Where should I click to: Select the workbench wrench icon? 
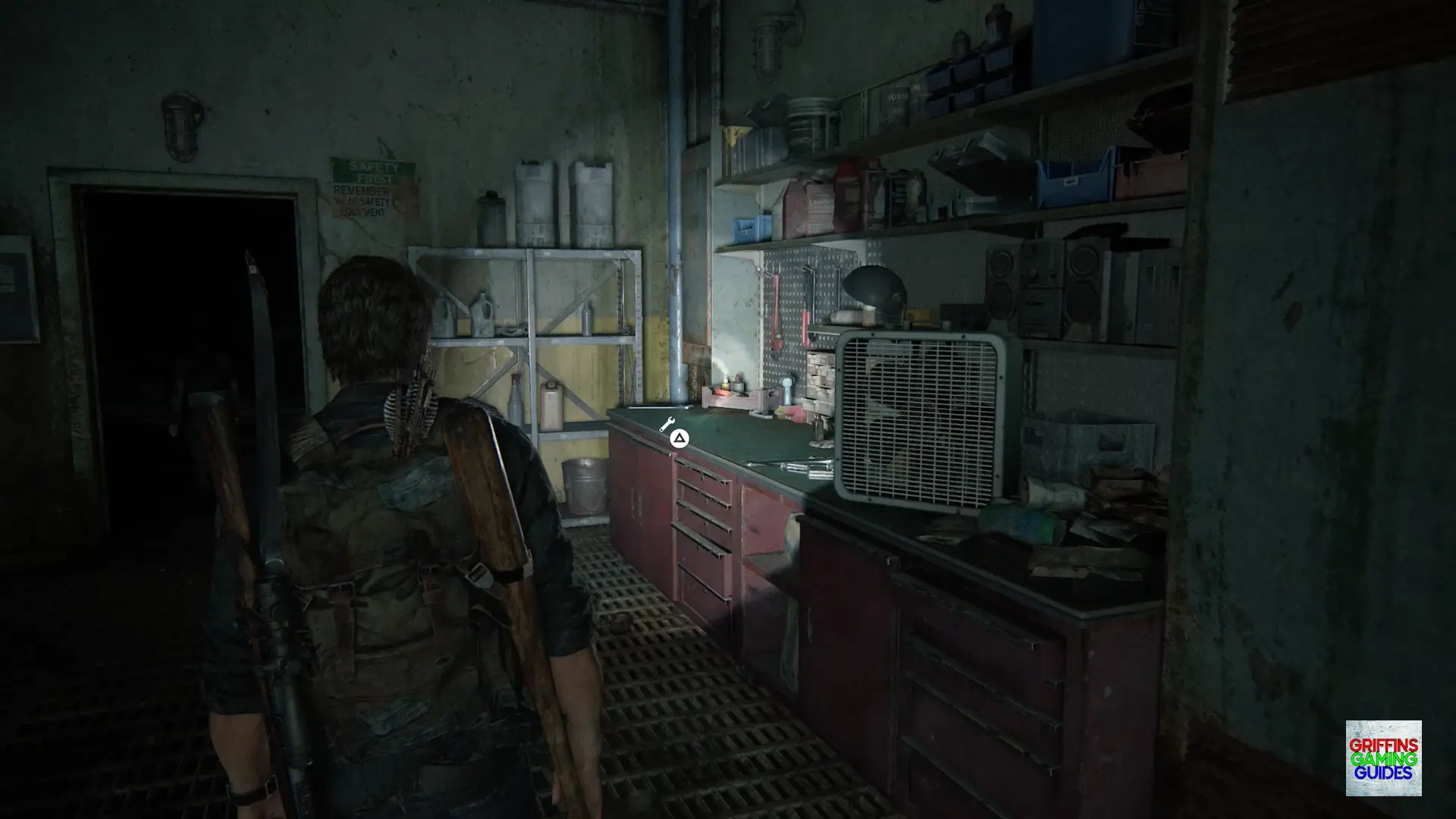point(667,425)
